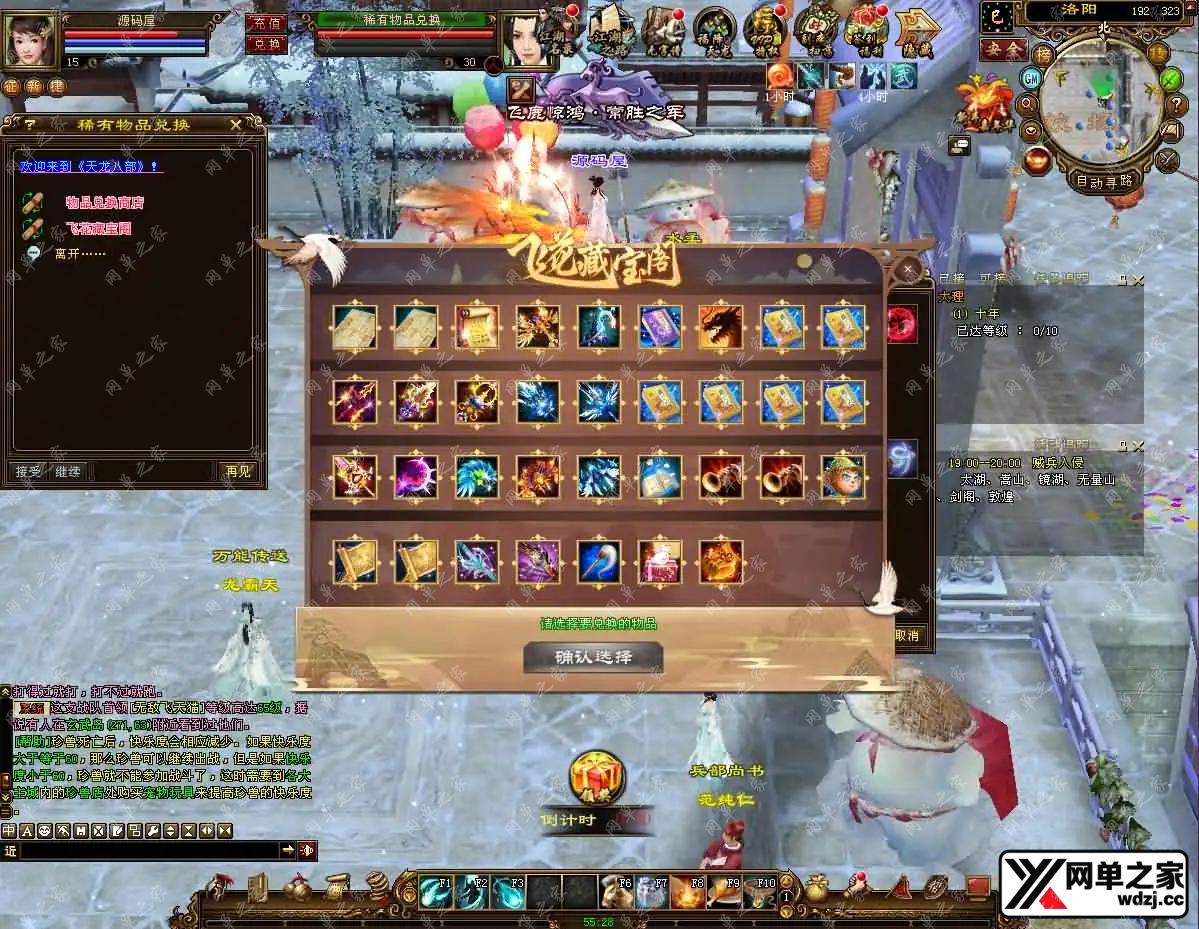Toggle the 安全 safe mode button
1199x929 pixels.
[1003, 49]
